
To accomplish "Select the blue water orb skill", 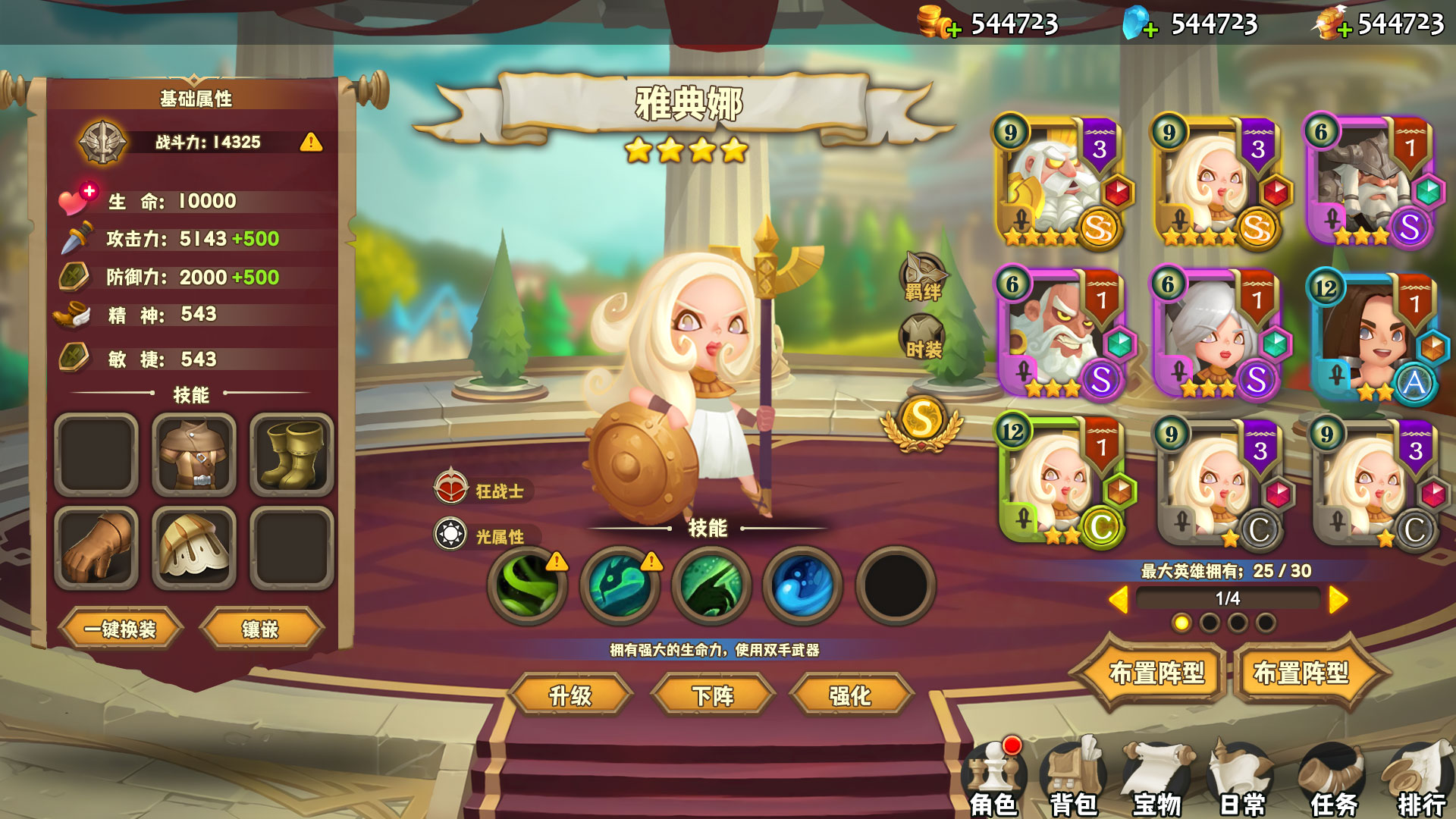I will click(803, 585).
